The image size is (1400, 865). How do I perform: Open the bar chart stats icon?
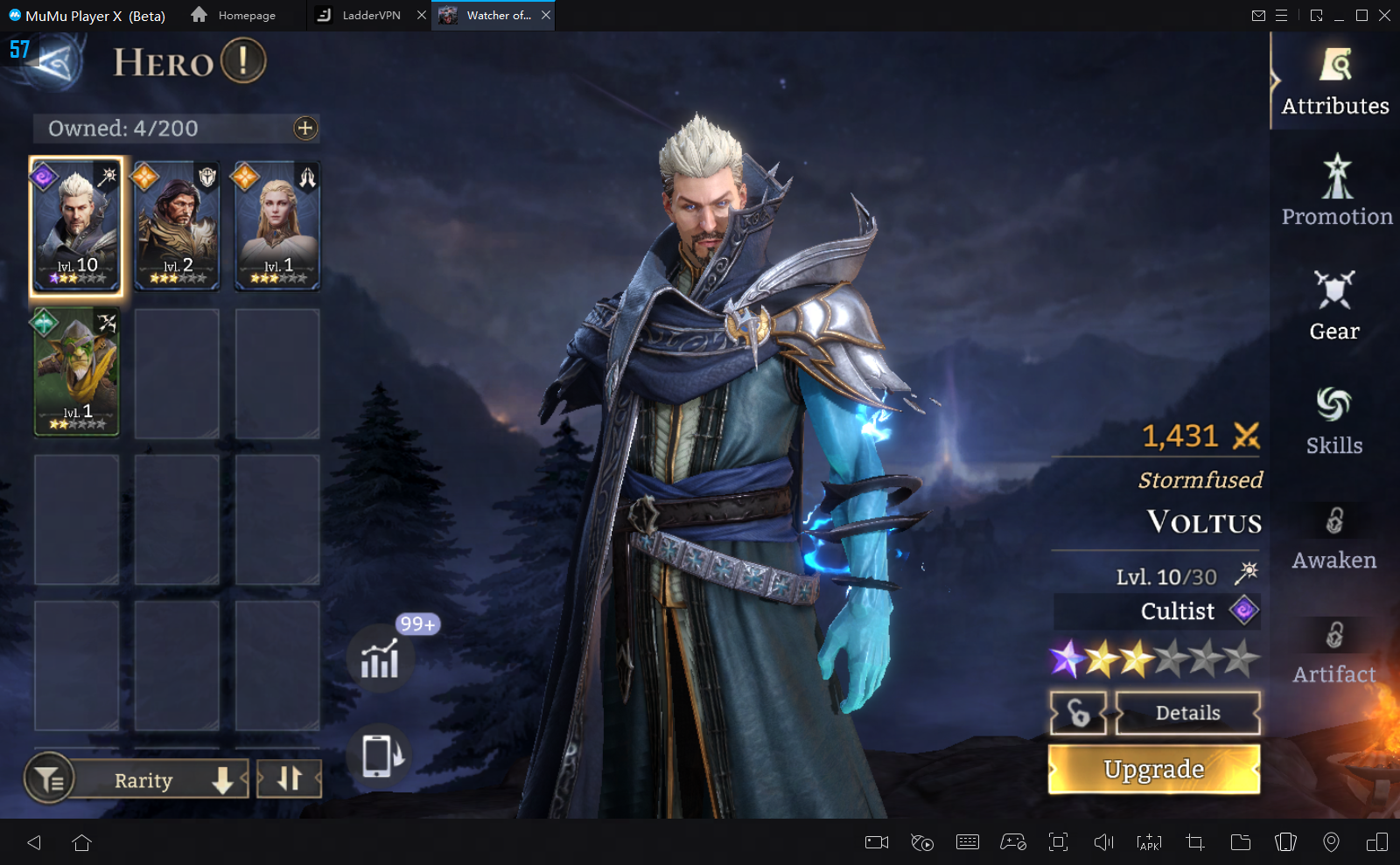click(x=380, y=659)
